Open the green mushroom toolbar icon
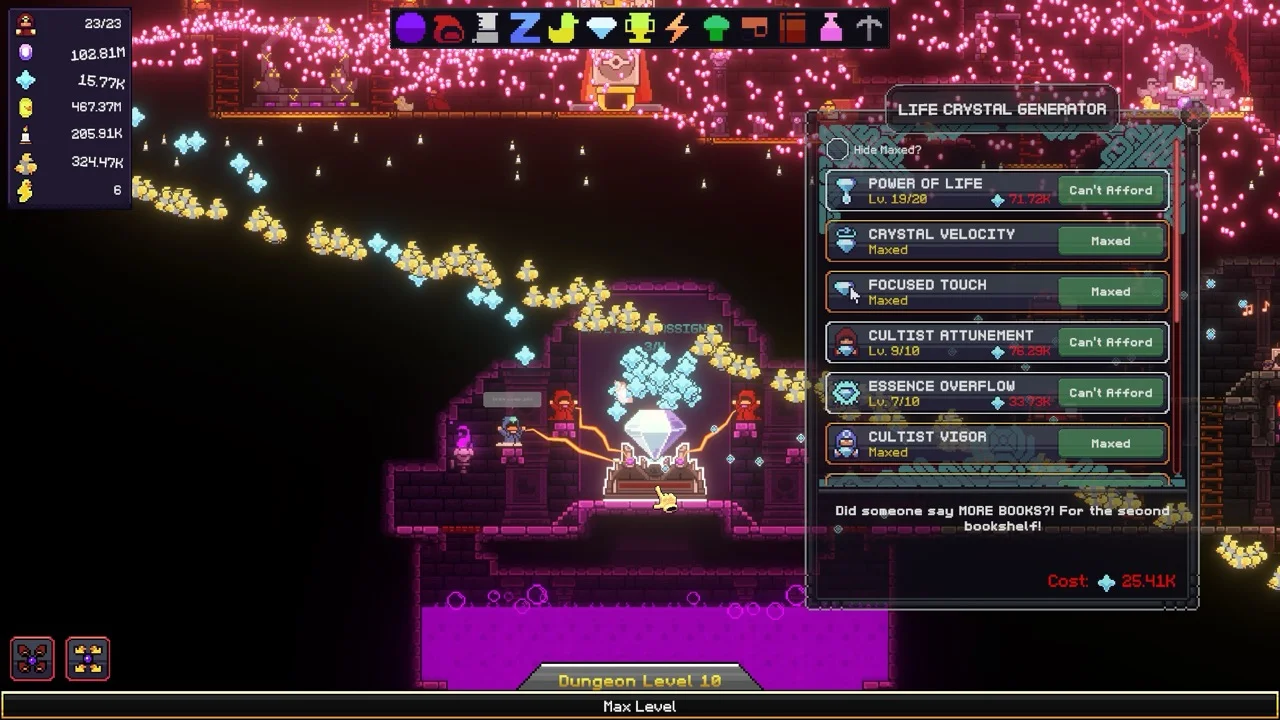This screenshot has width=1280, height=720. 716,28
